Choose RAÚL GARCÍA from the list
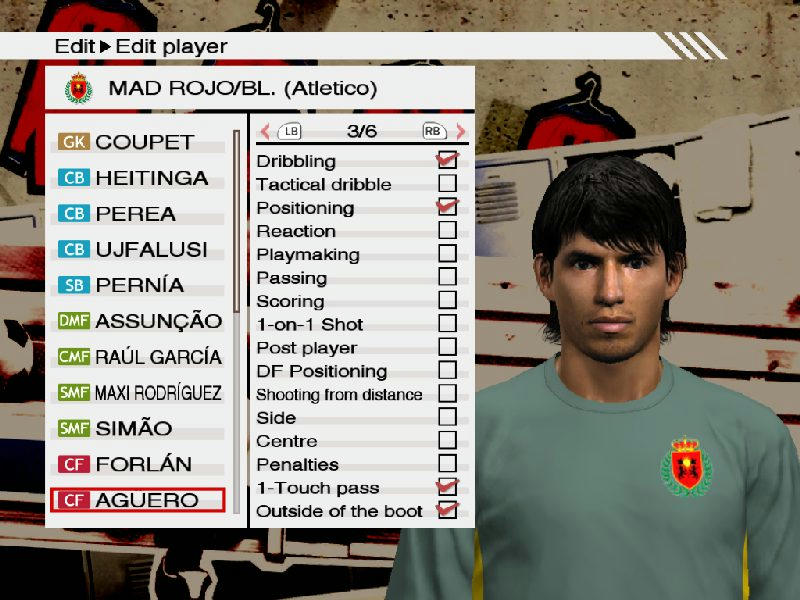 click(138, 357)
